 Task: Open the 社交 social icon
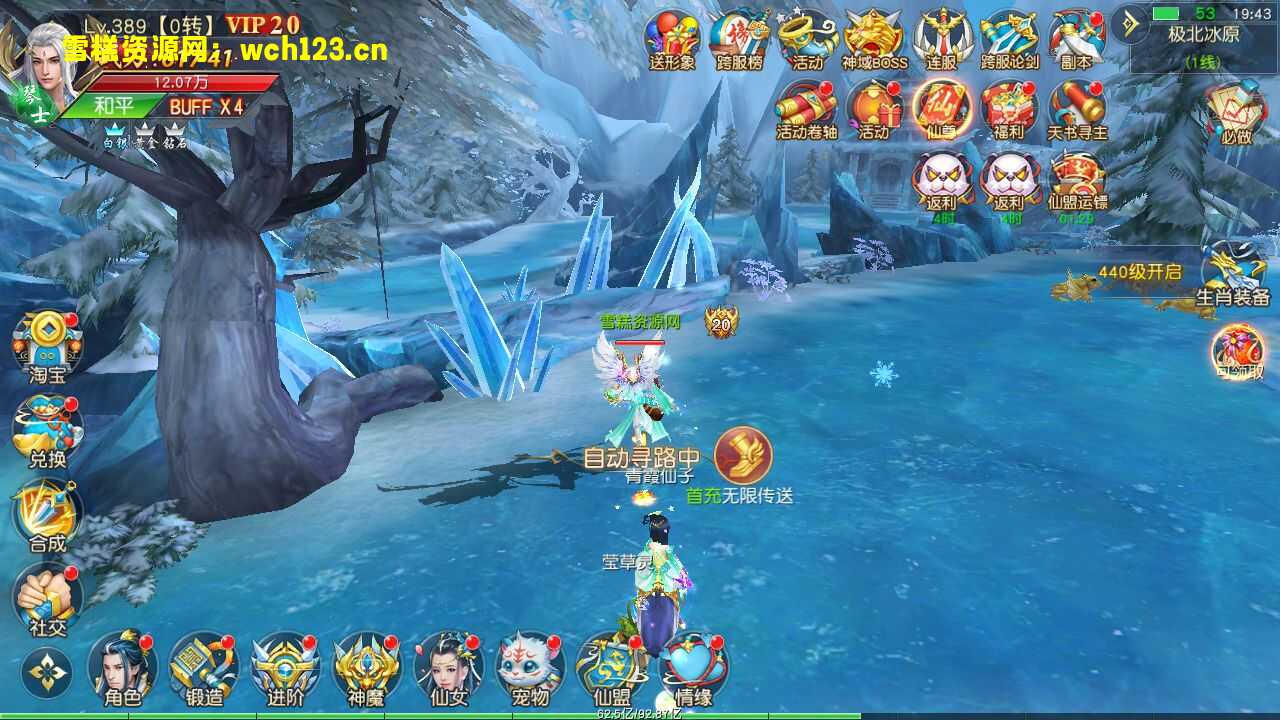pos(47,599)
